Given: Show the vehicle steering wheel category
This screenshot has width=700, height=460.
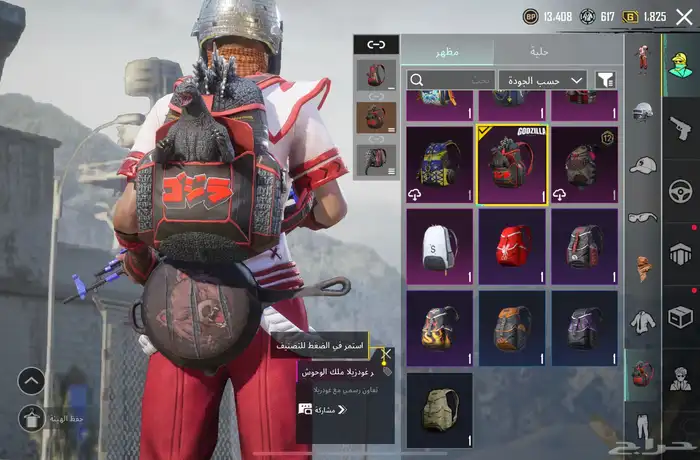Looking at the screenshot, I should click(x=681, y=190).
